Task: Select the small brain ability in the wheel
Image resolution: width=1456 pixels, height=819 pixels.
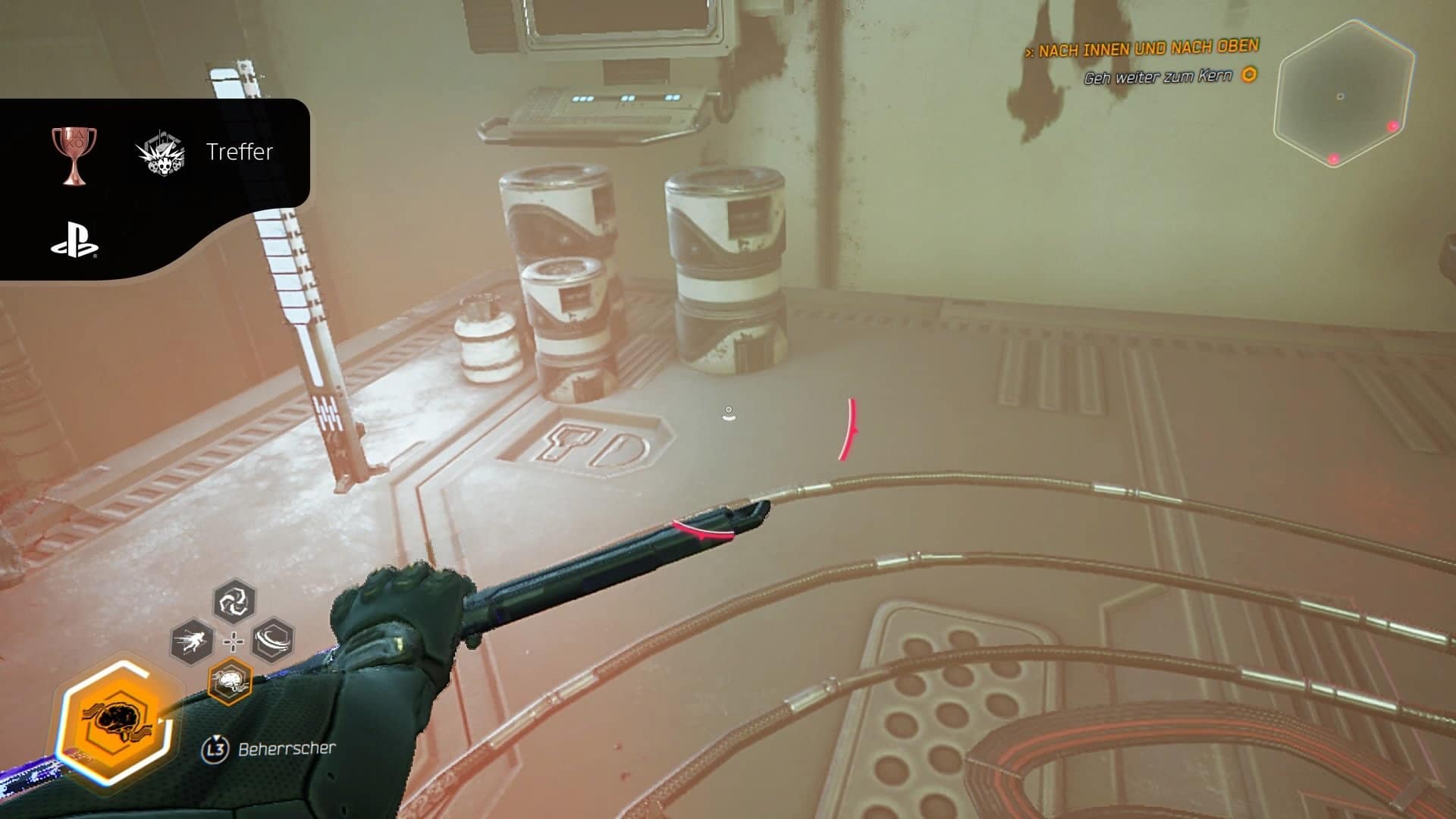Action: (230, 681)
